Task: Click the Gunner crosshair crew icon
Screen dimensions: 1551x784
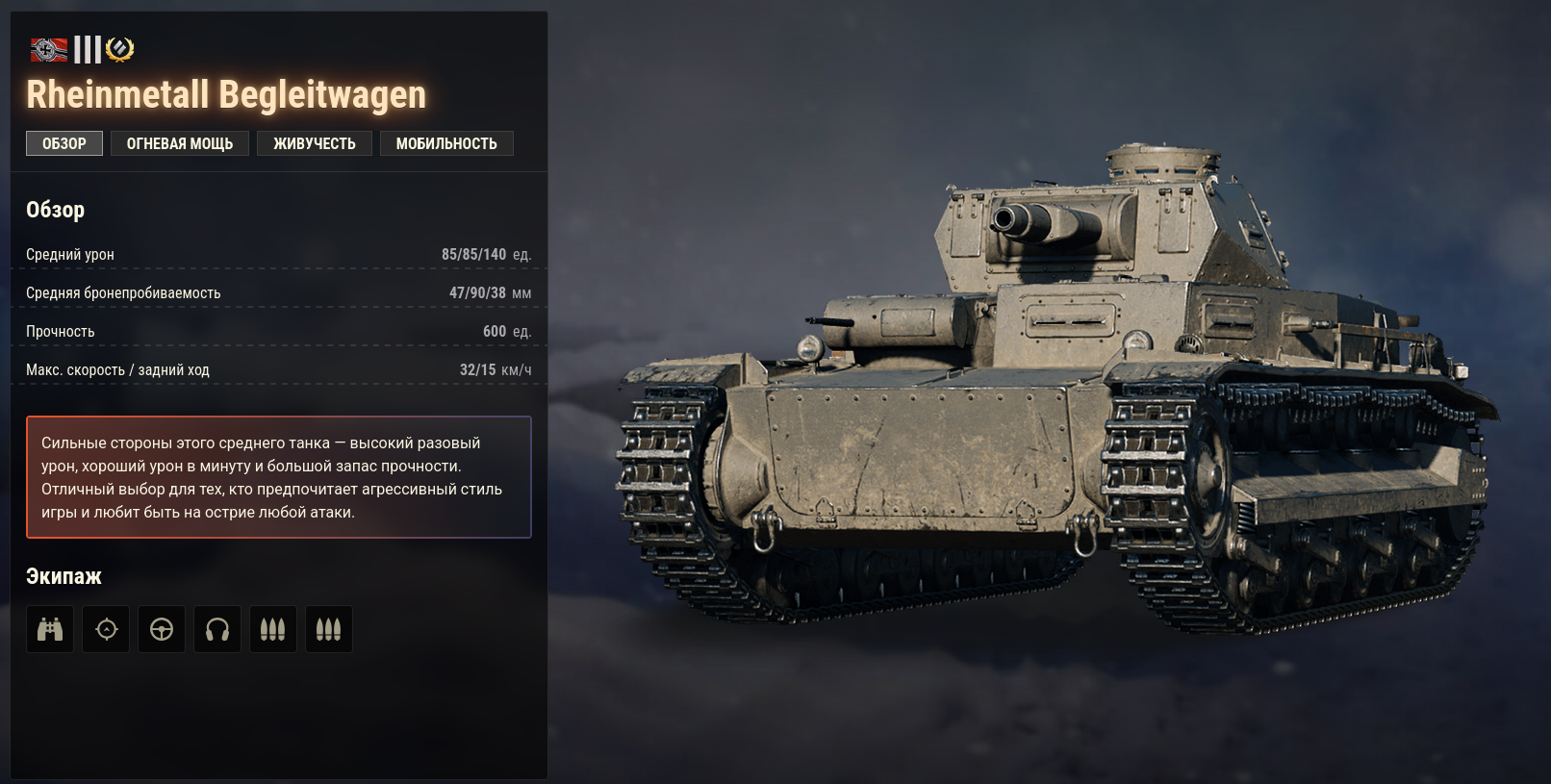Action: (x=105, y=628)
